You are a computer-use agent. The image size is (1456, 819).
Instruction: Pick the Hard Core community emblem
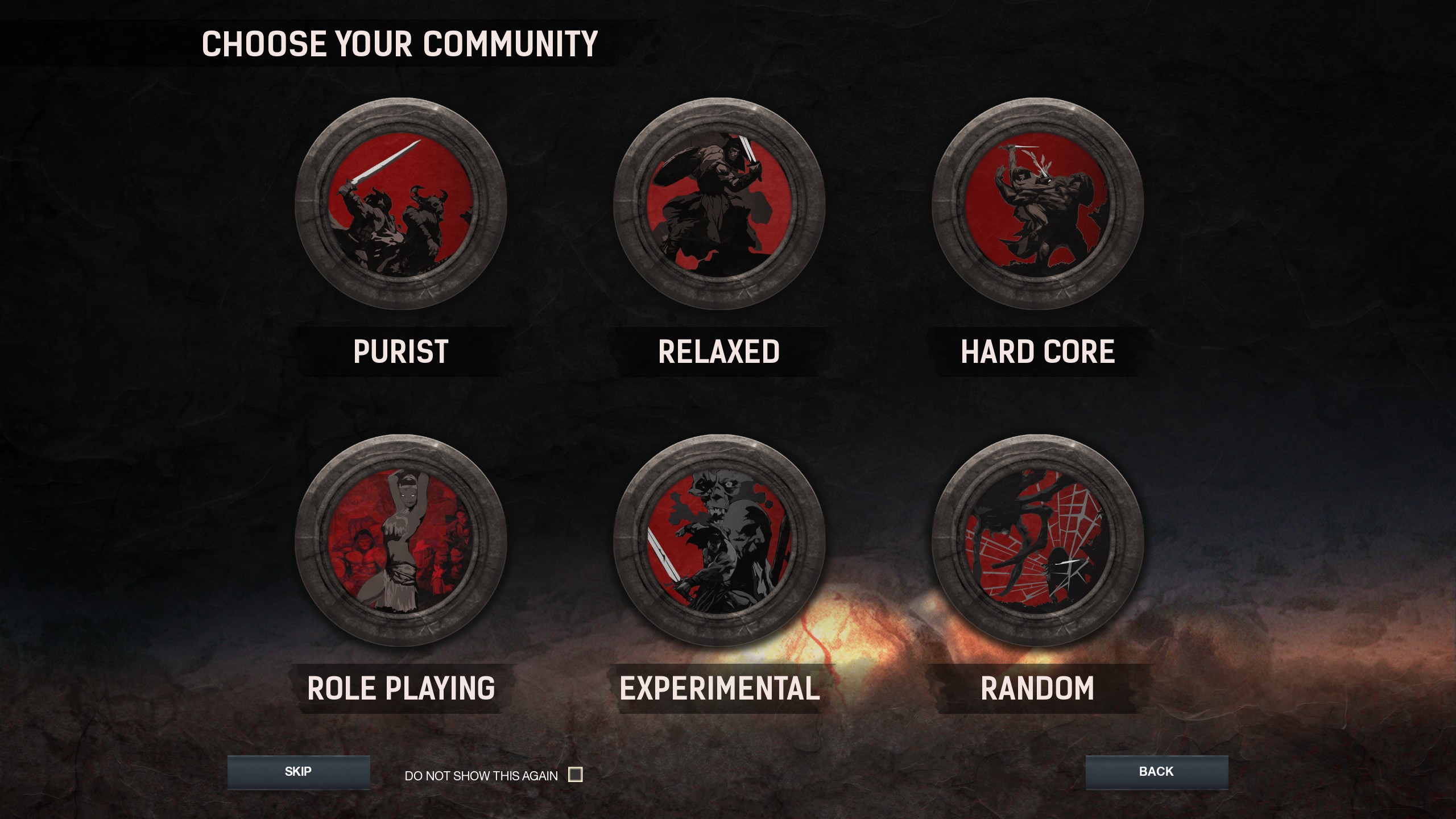(x=1037, y=204)
